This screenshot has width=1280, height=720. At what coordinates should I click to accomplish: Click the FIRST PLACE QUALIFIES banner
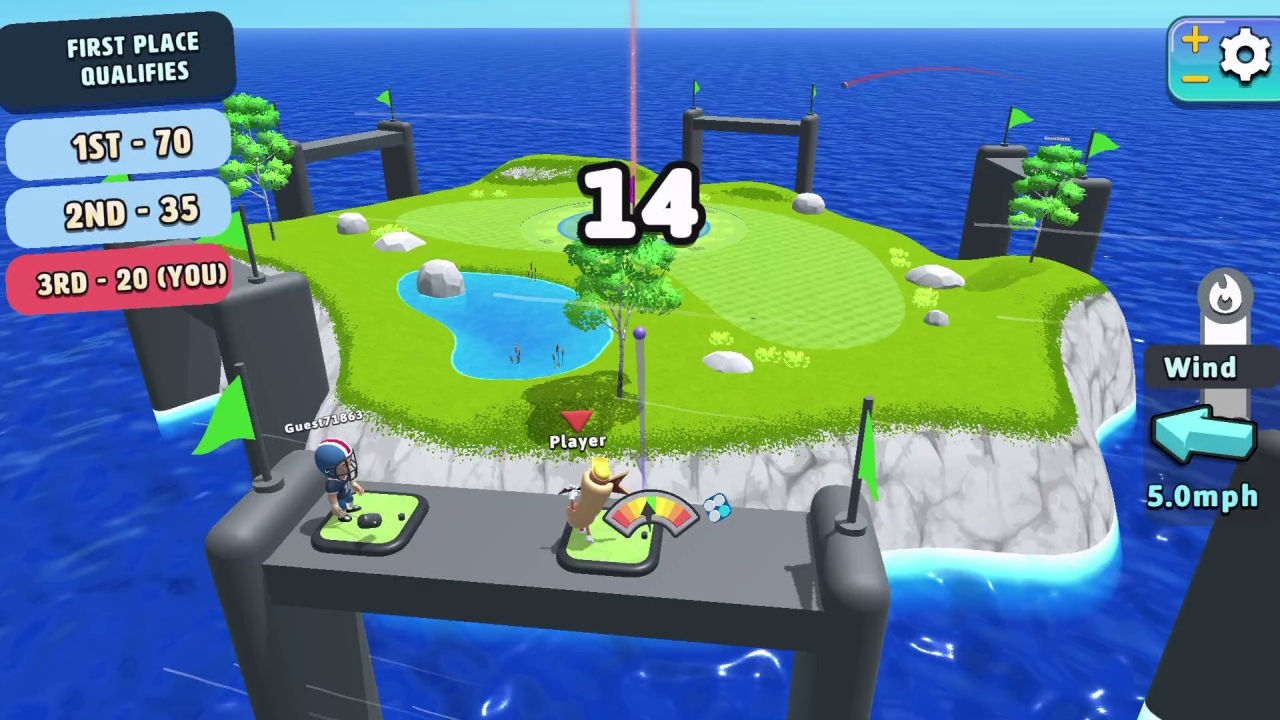click(x=133, y=57)
